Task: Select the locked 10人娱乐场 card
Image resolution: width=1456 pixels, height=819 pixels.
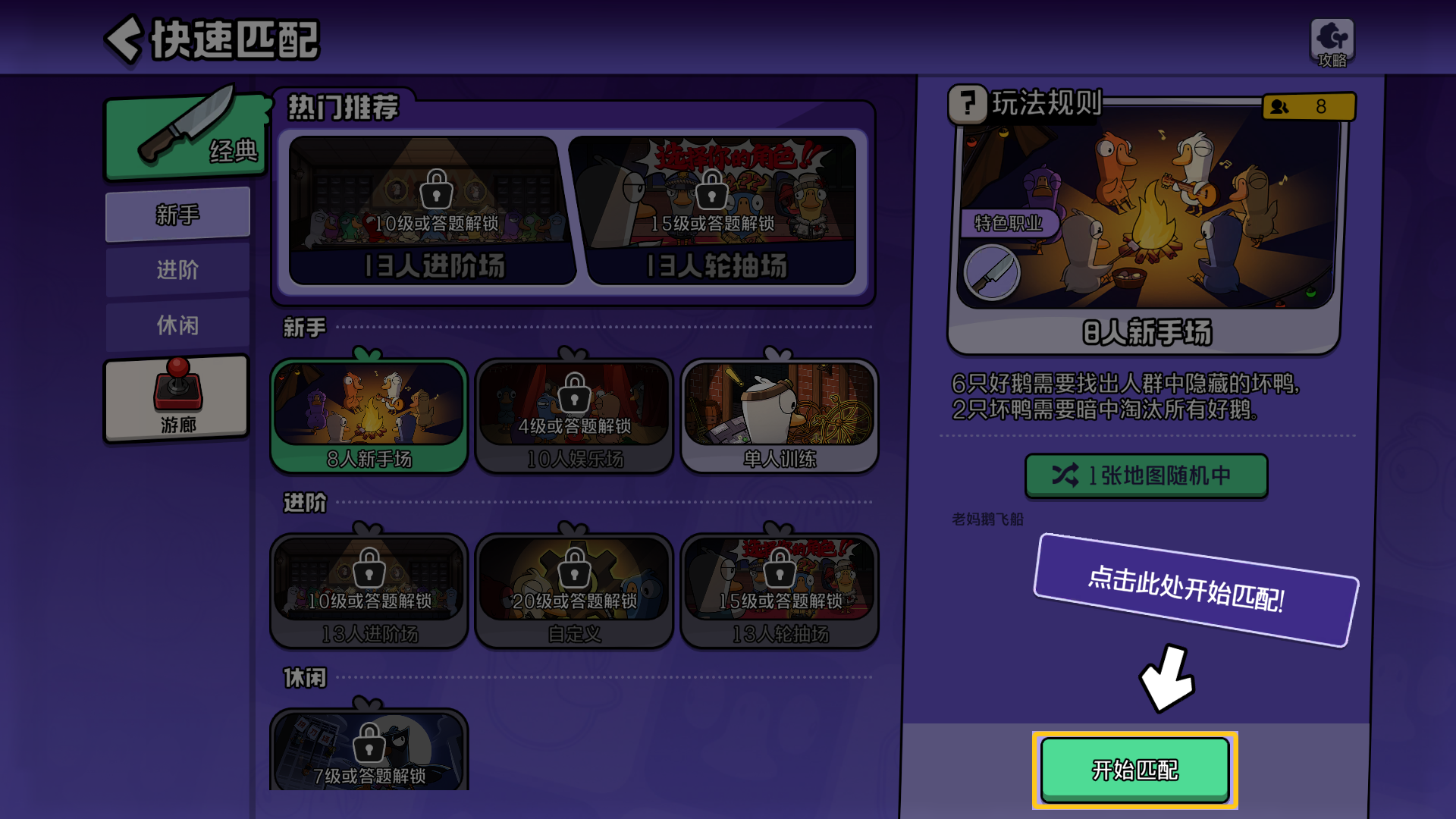Action: tap(574, 413)
